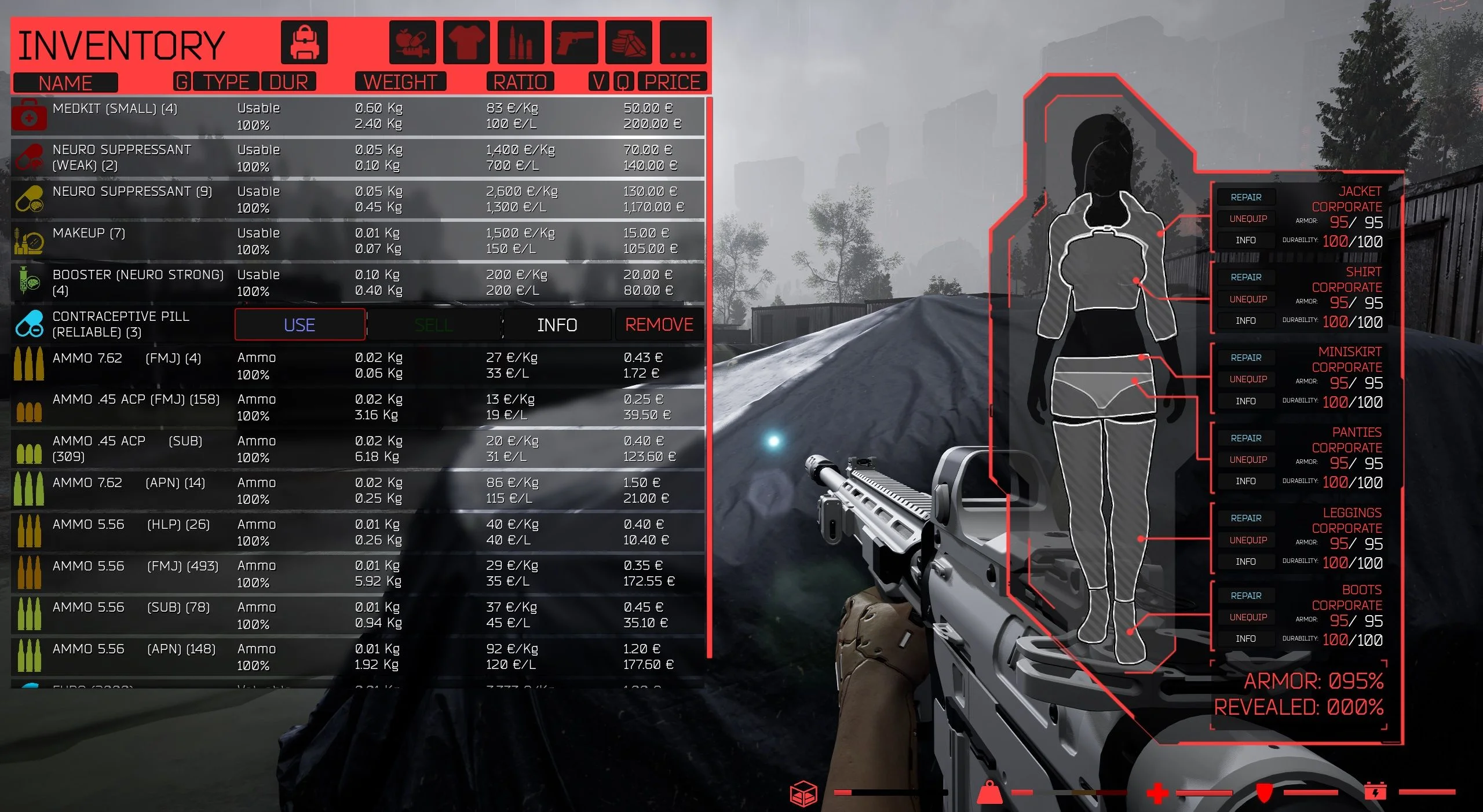Open info for the Contraceptive Pill

pos(557,325)
